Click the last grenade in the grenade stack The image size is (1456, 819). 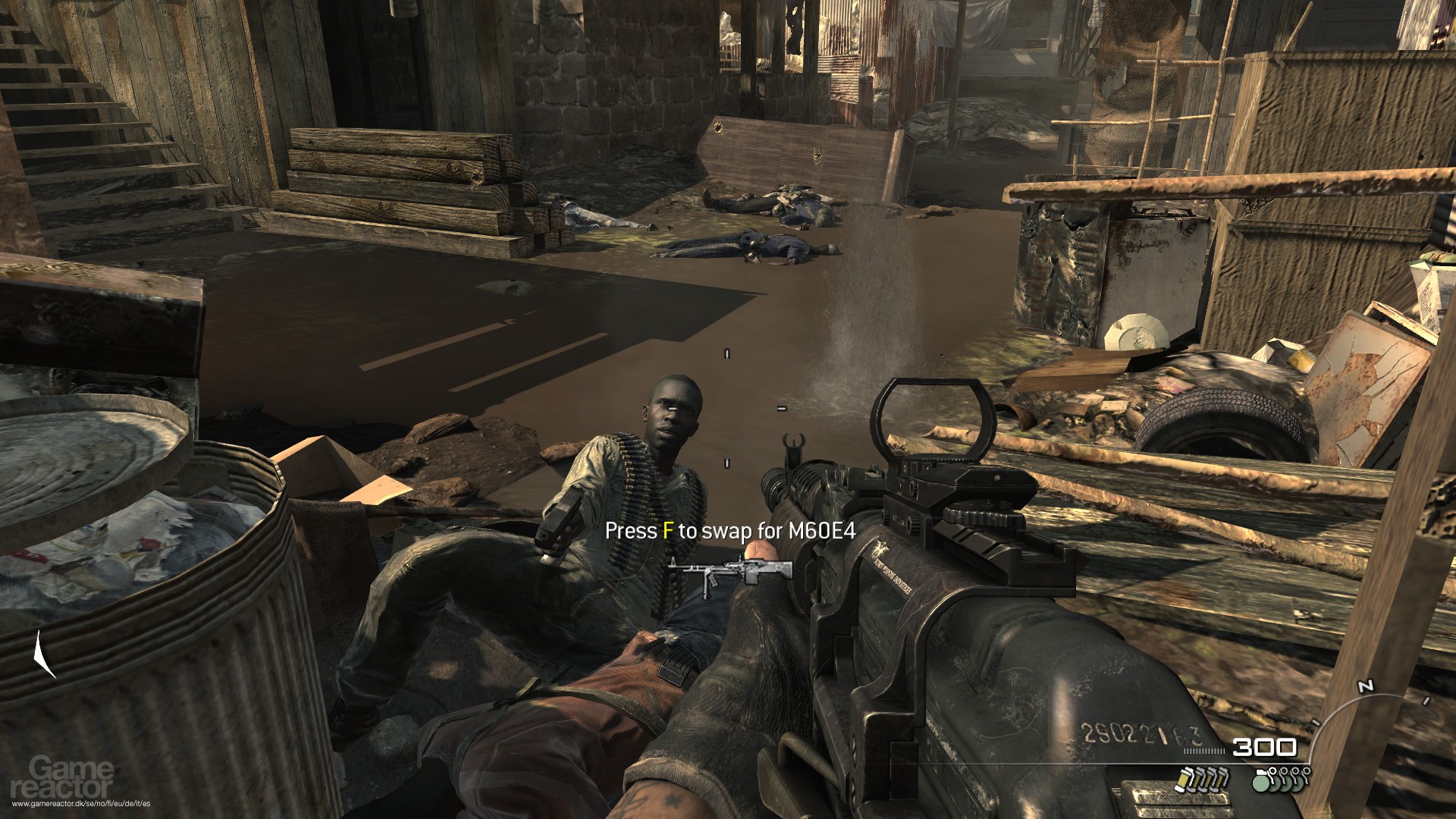click(x=1298, y=785)
